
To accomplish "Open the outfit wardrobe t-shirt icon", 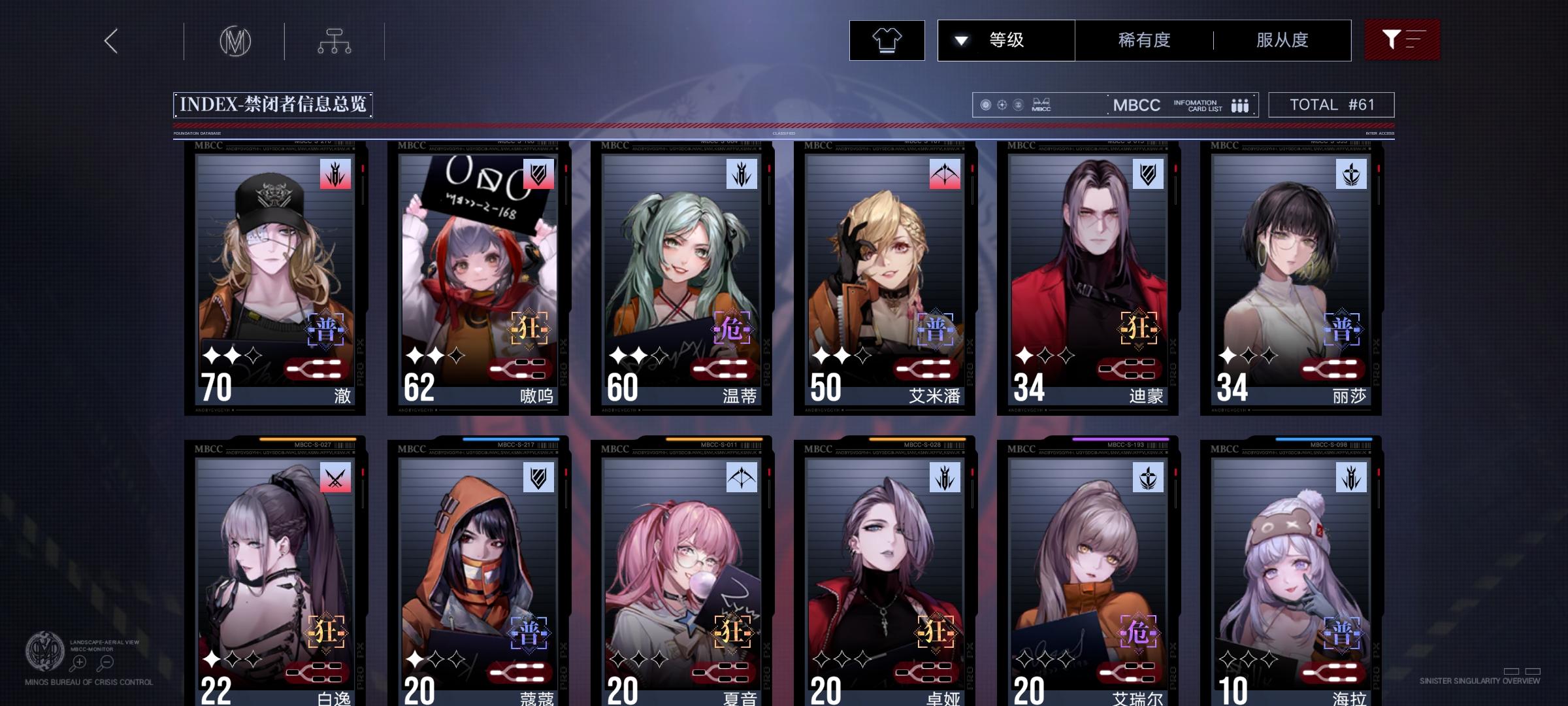I will (887, 40).
